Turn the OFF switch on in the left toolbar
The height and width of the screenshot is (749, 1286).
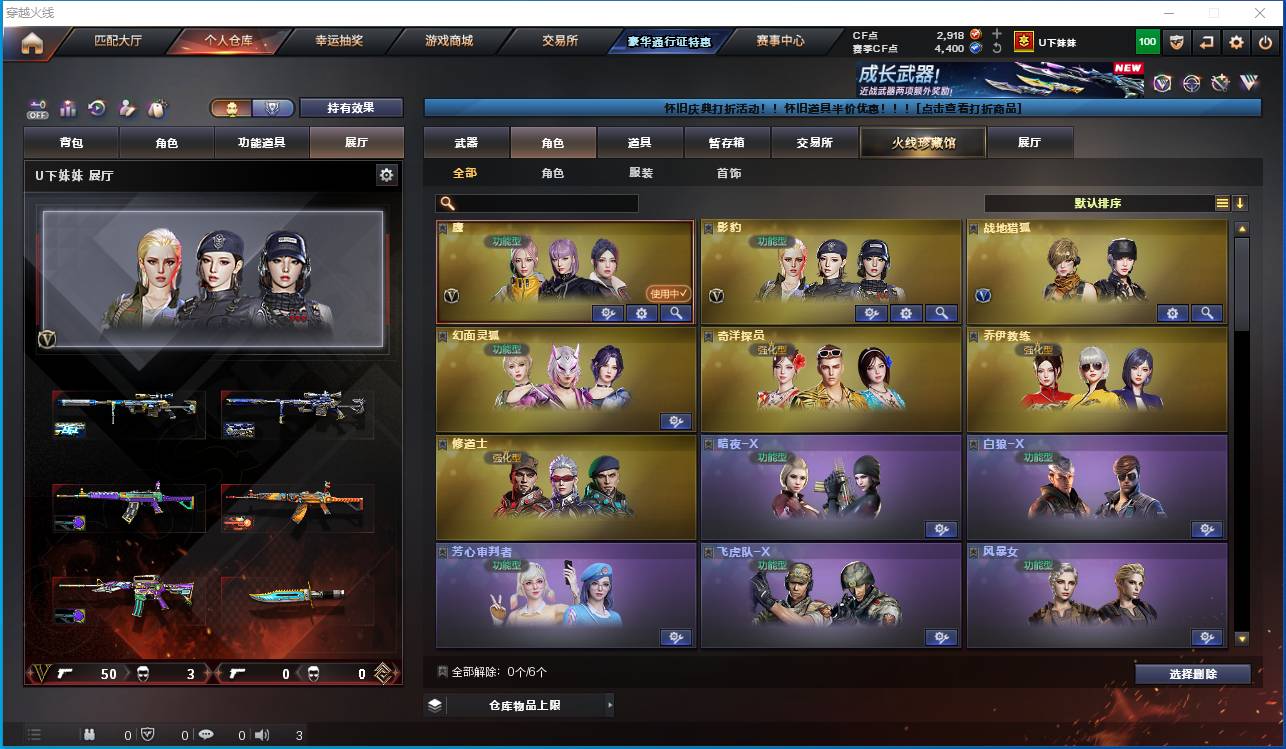[x=35, y=109]
